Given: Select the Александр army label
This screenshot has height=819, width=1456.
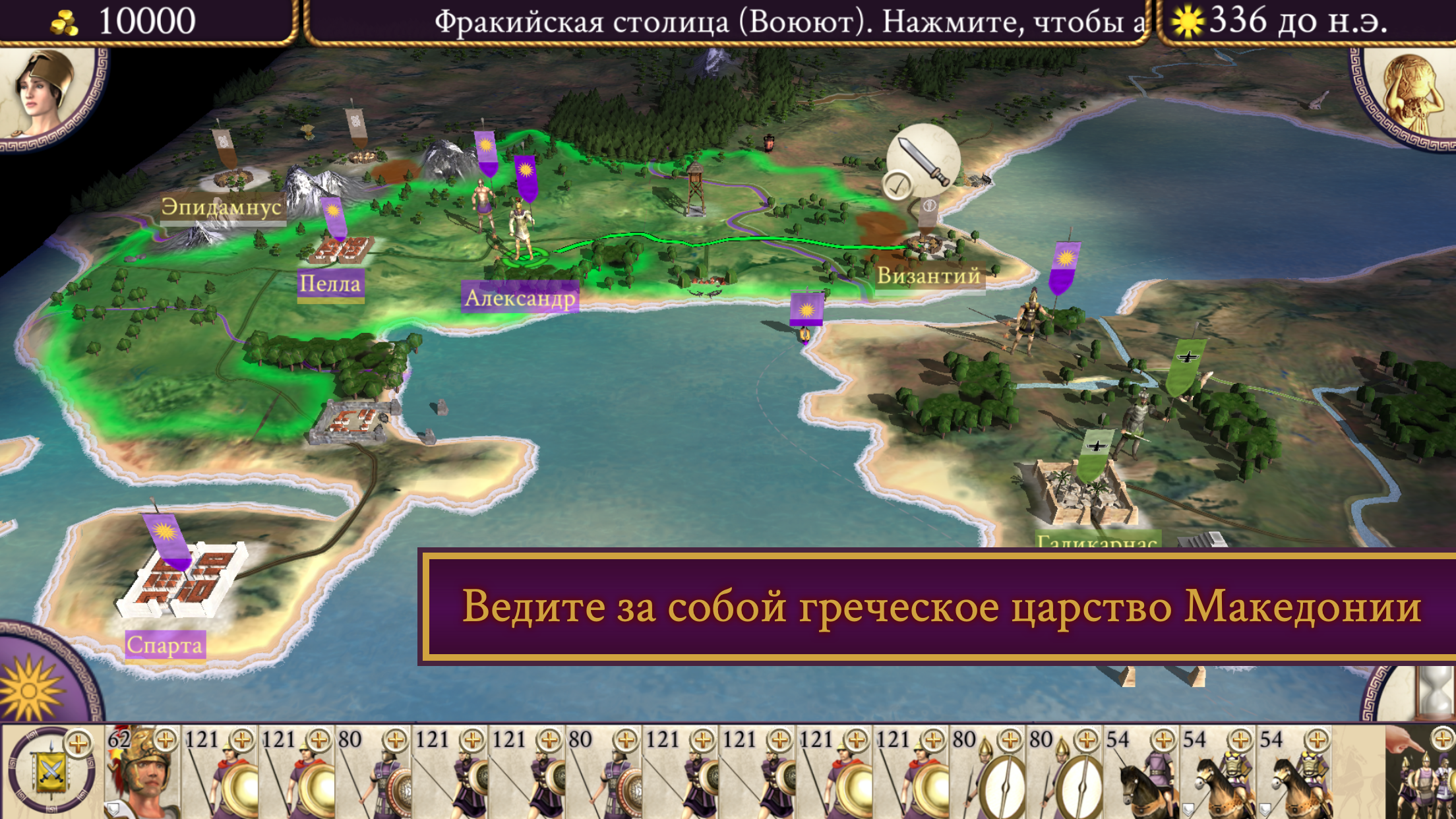Looking at the screenshot, I should coord(520,298).
